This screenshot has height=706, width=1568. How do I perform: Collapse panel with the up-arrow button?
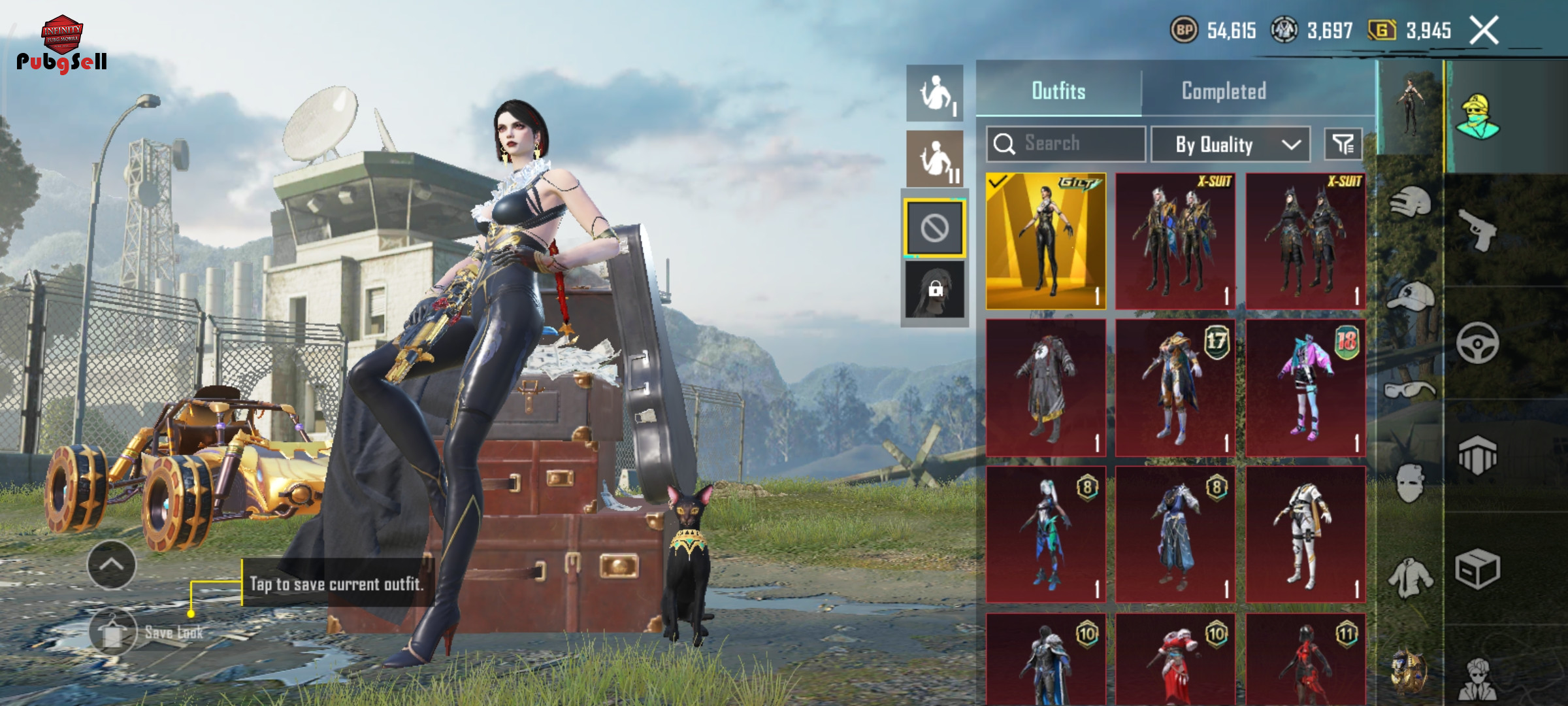[112, 565]
